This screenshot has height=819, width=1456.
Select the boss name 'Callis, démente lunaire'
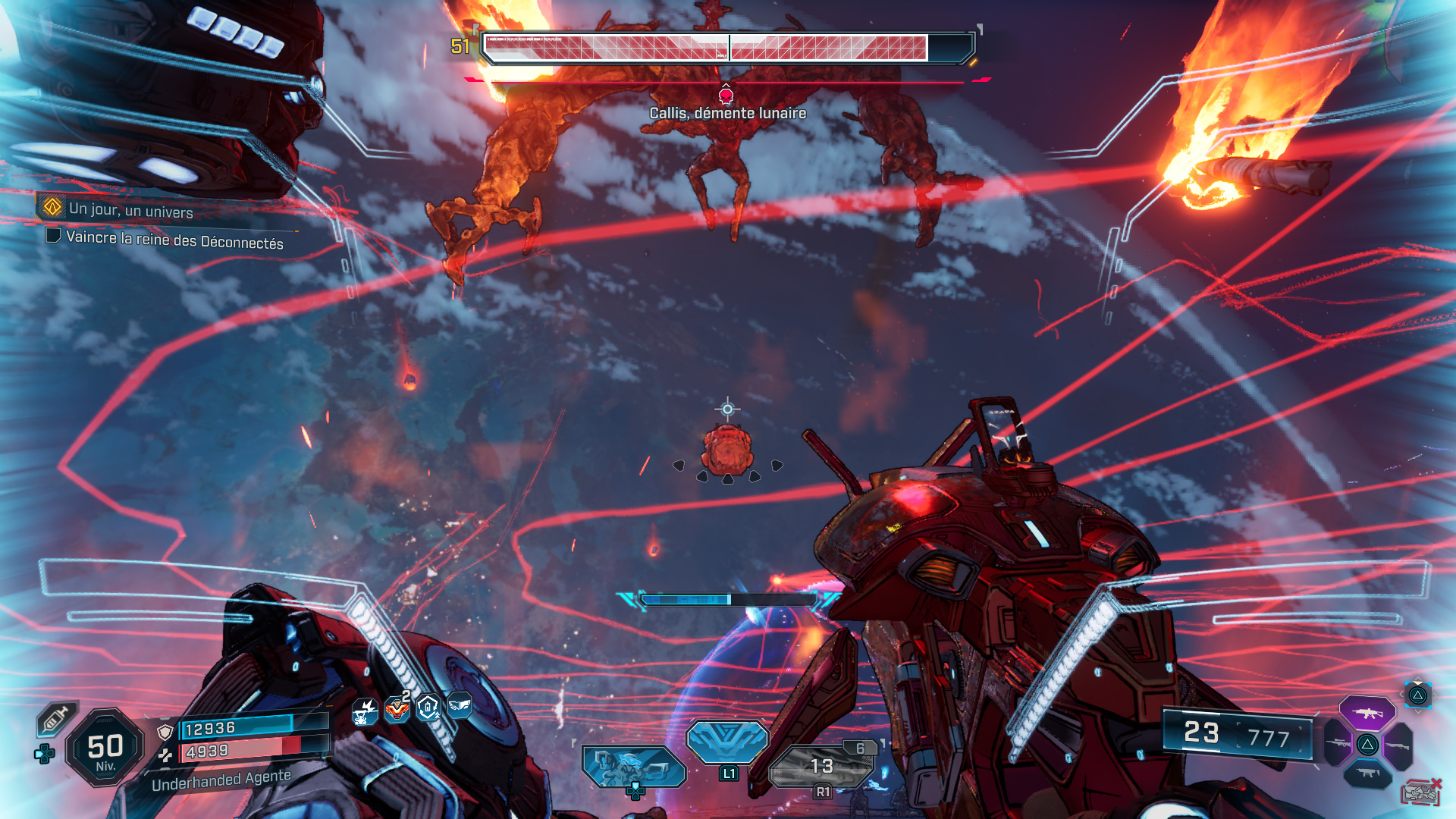tap(726, 114)
